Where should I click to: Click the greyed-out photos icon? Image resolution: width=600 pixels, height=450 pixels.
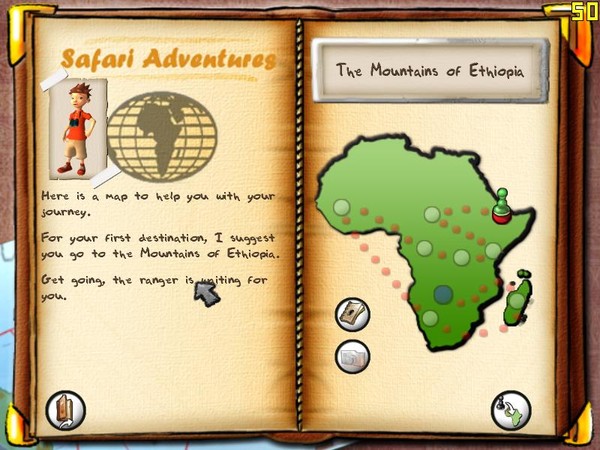[x=352, y=355]
